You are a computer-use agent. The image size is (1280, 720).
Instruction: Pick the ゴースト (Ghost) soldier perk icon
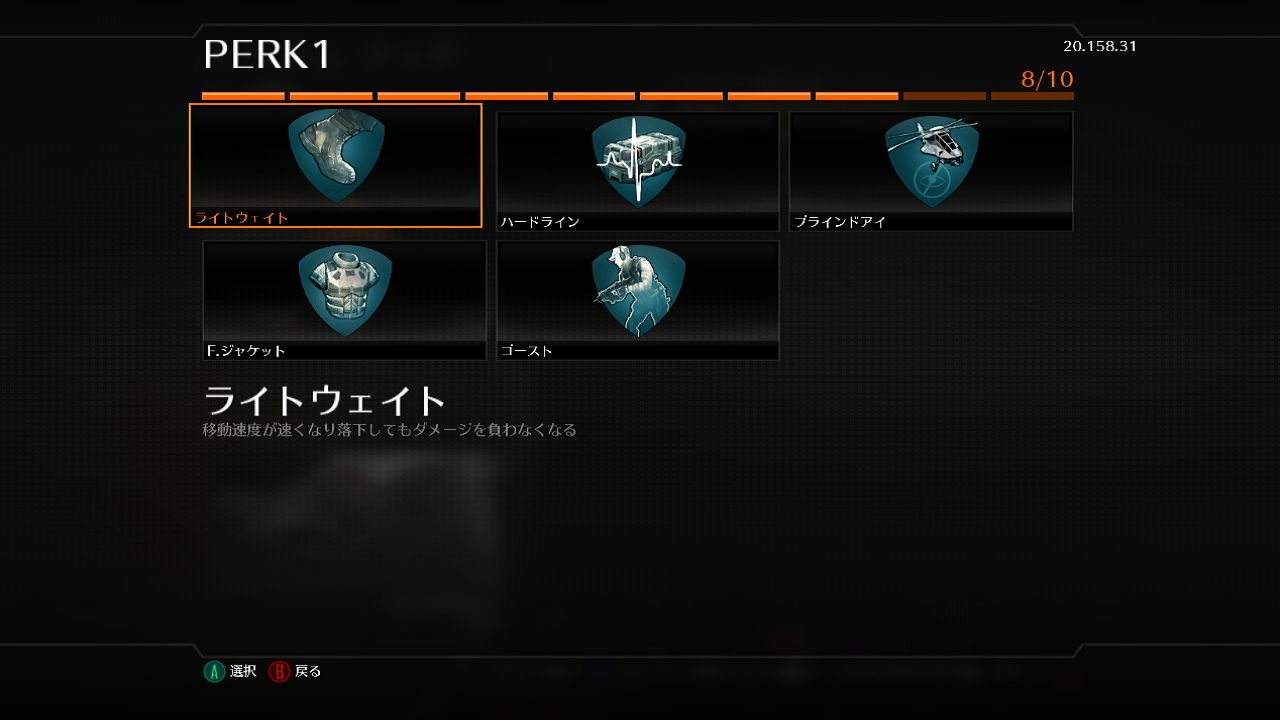point(637,290)
